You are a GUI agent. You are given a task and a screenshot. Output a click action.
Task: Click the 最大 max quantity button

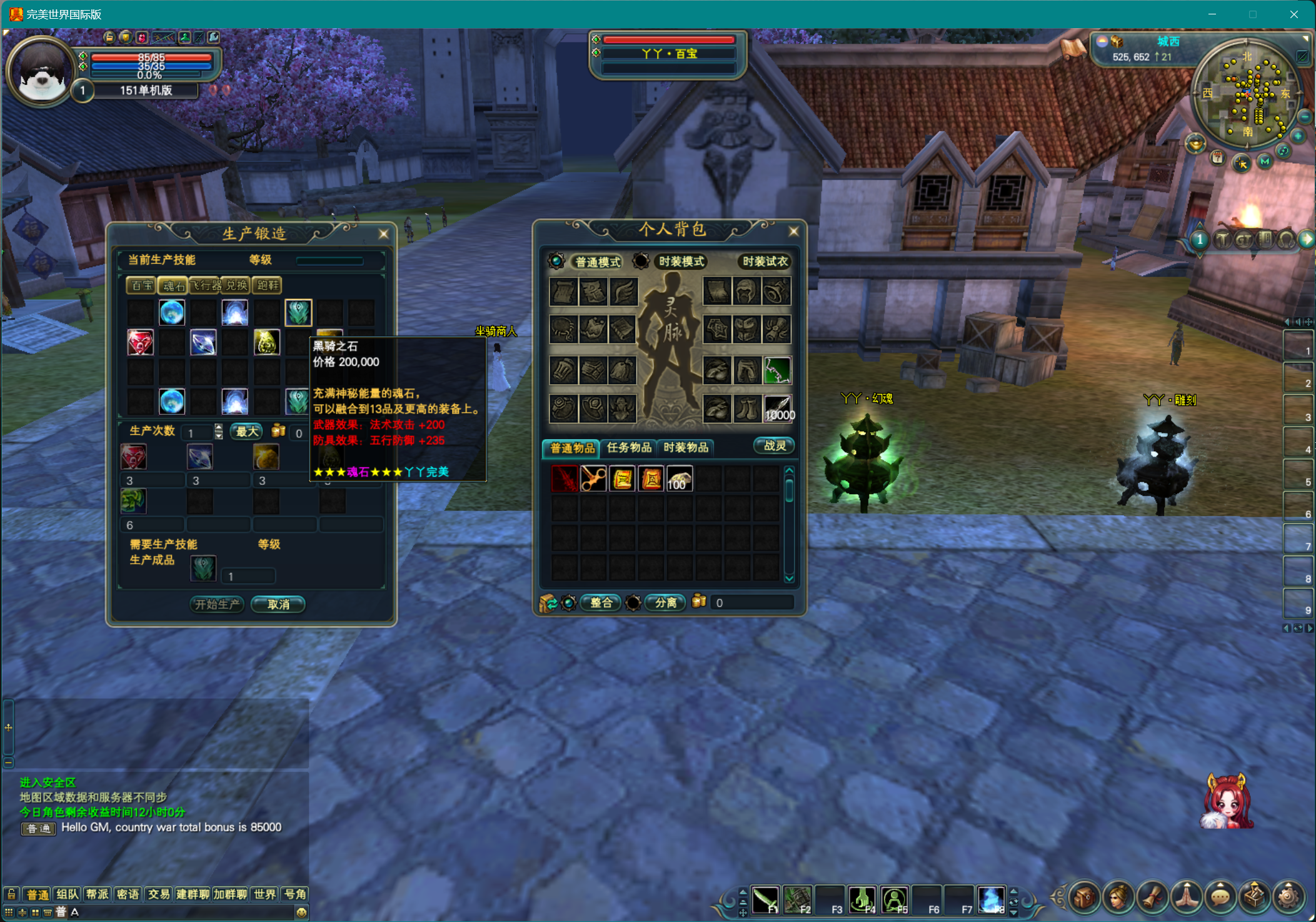pos(247,432)
